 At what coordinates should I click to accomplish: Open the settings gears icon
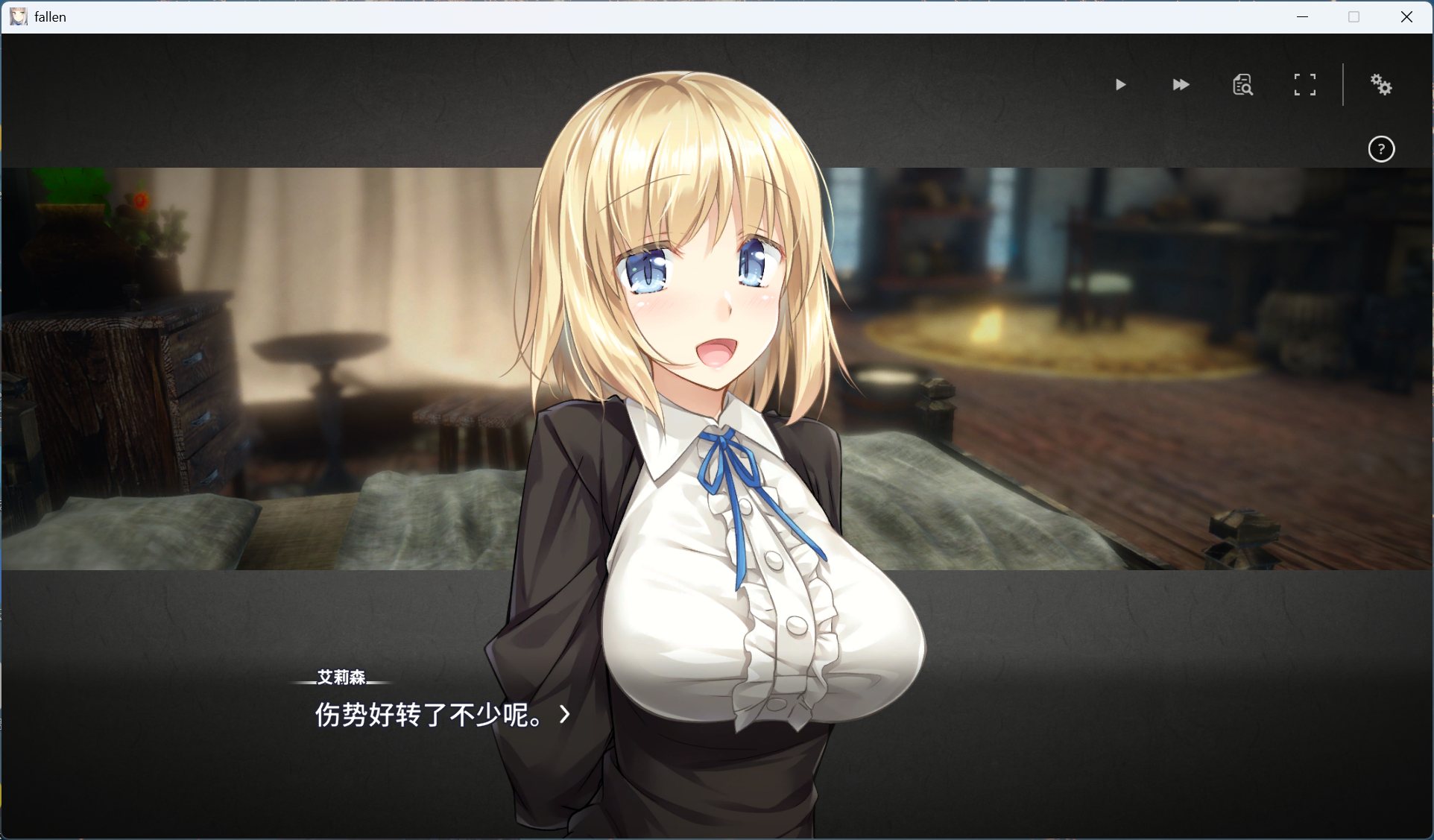point(1381,85)
